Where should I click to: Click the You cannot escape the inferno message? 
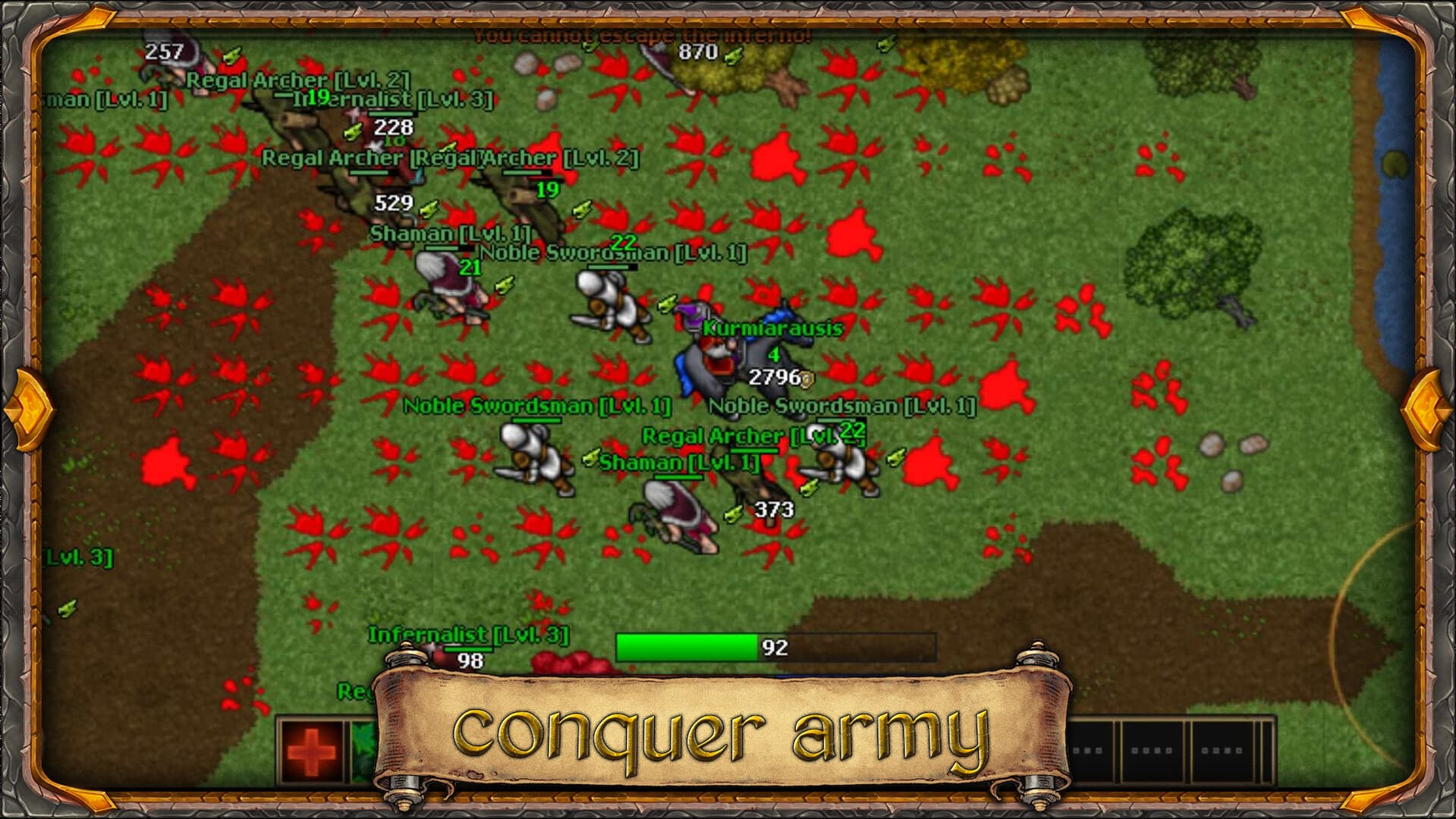(641, 34)
